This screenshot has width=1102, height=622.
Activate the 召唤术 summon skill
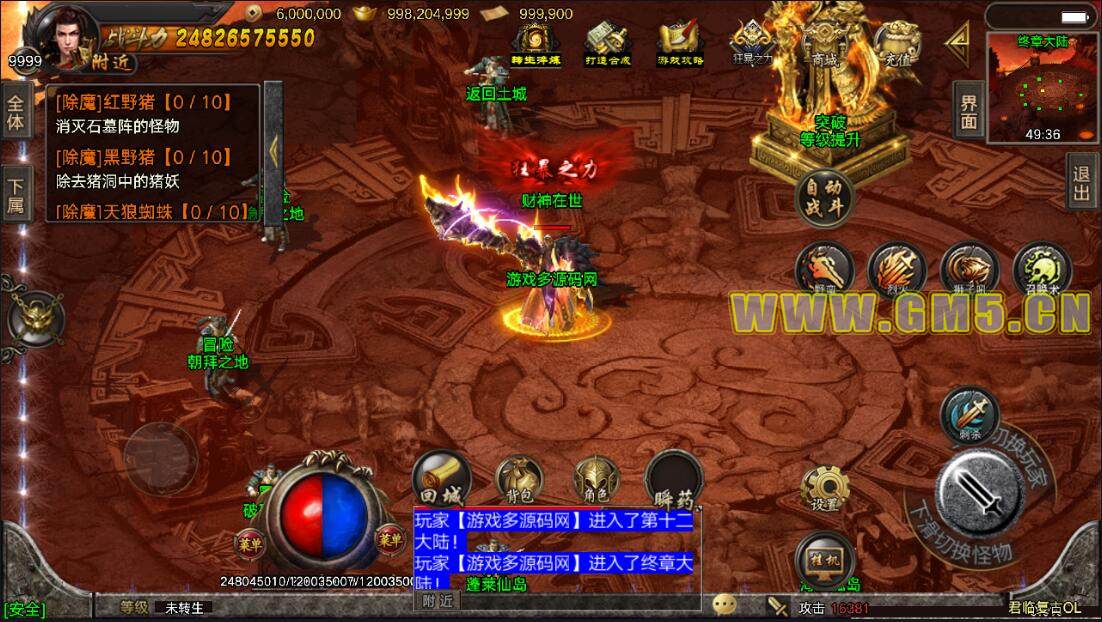click(x=1042, y=270)
